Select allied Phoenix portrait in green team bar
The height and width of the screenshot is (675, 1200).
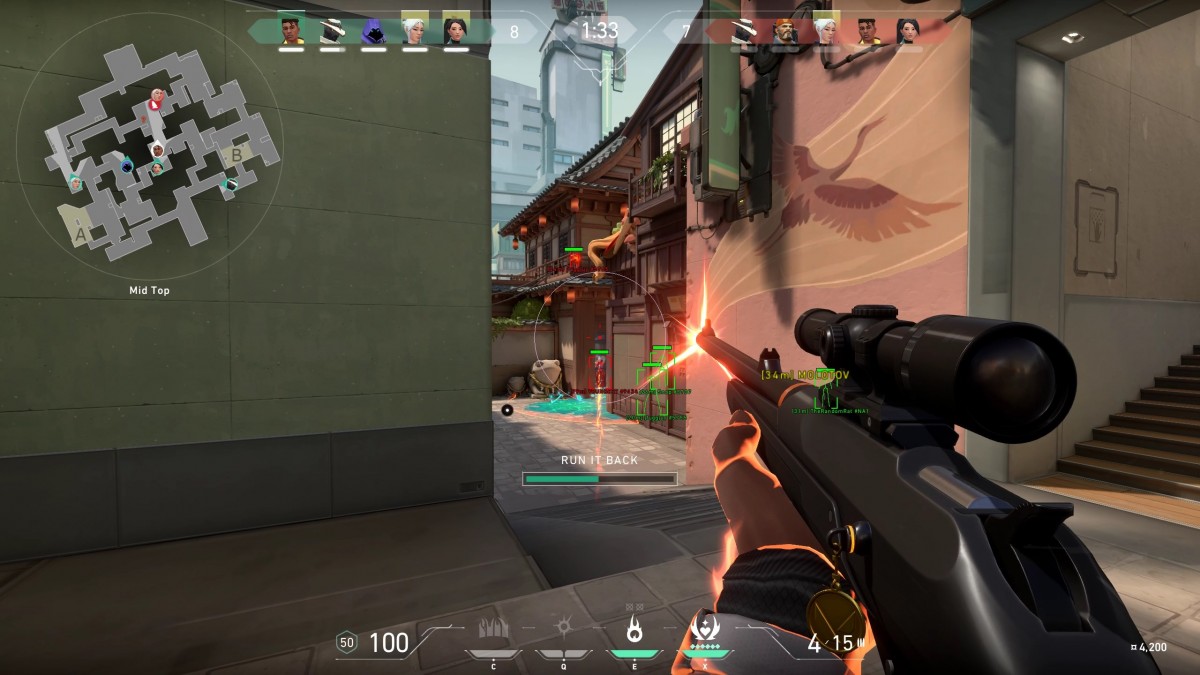291,31
